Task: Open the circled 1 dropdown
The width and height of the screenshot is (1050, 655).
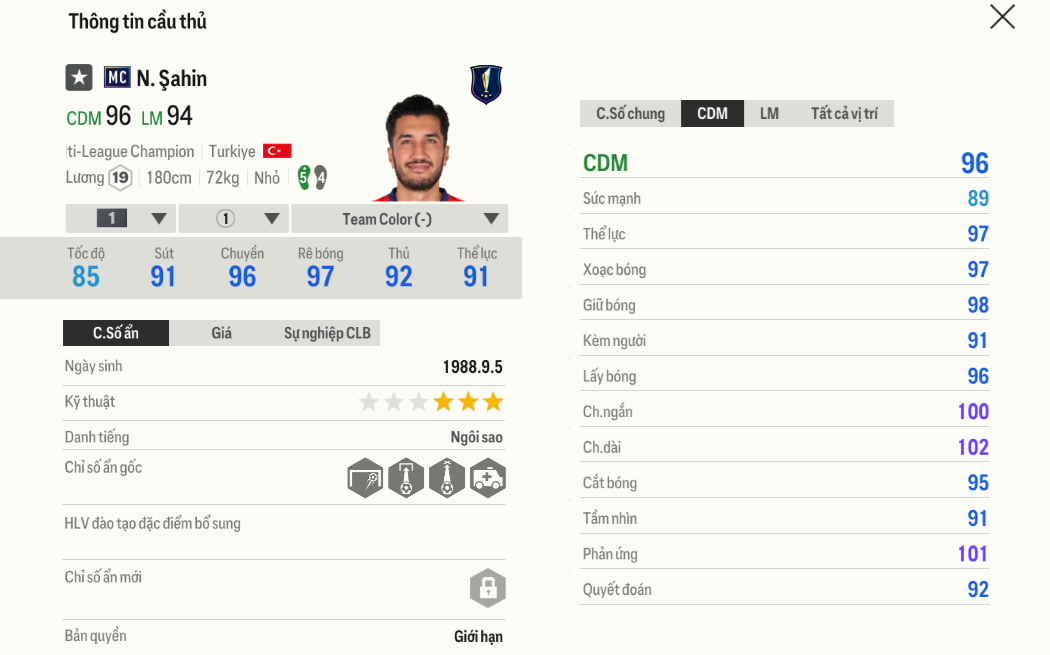Action: [235, 219]
